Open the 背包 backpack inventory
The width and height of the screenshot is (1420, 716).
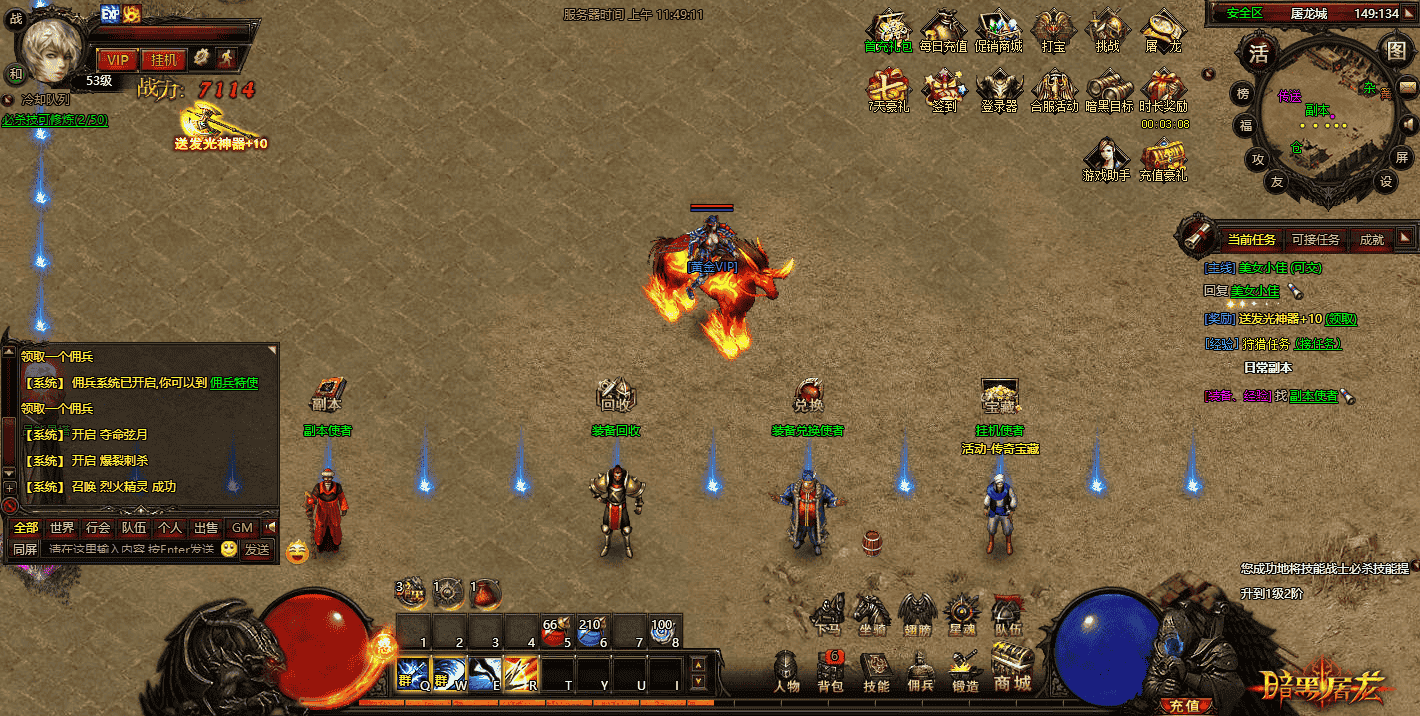(831, 670)
